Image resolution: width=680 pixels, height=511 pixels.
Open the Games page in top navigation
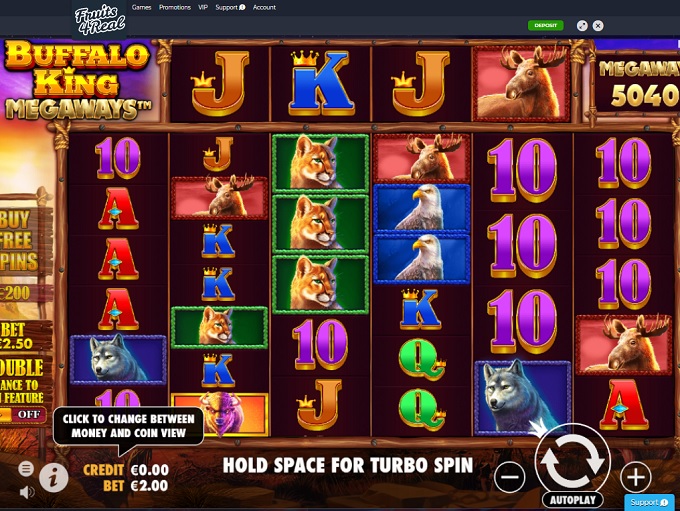[x=142, y=7]
